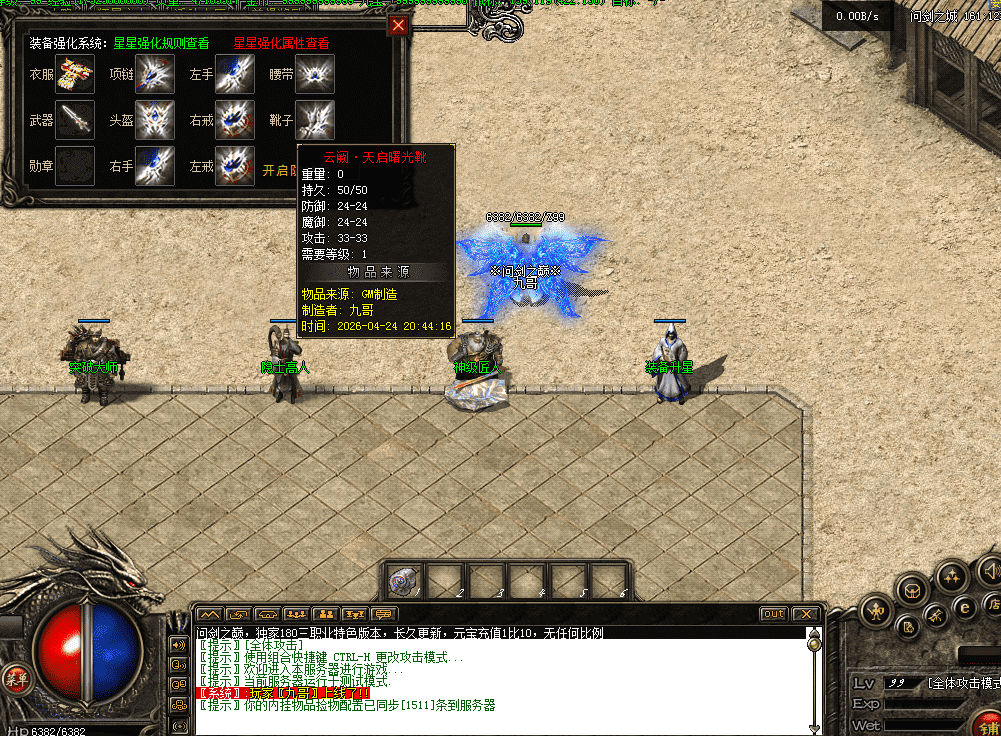Image resolution: width=1001 pixels, height=736 pixels.
Task: Open the green star enhancement rules link
Action: [161, 44]
